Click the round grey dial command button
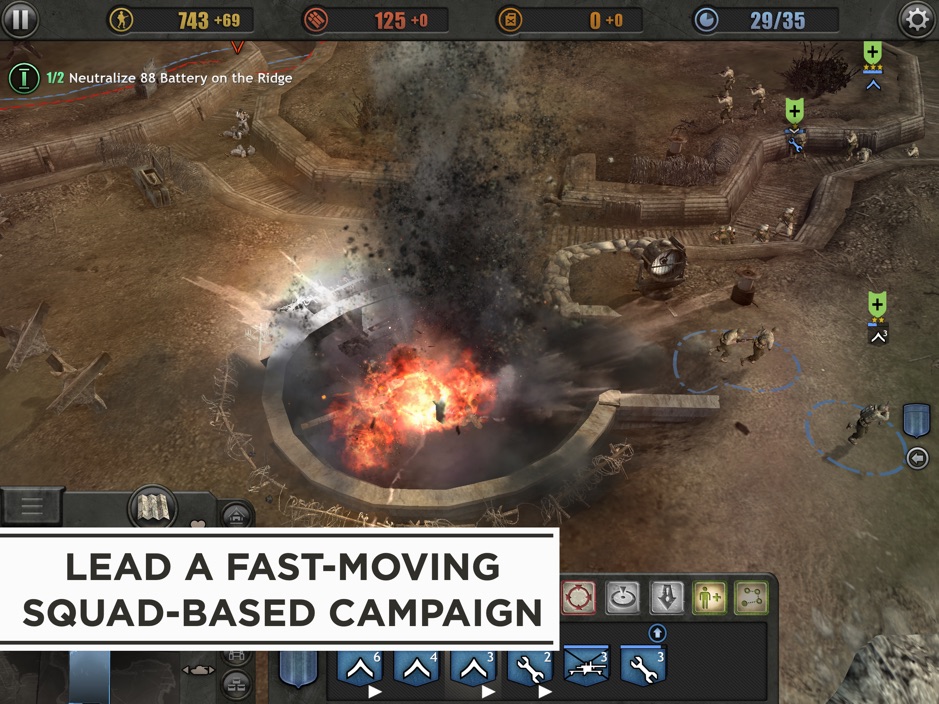939x704 pixels. coord(622,598)
